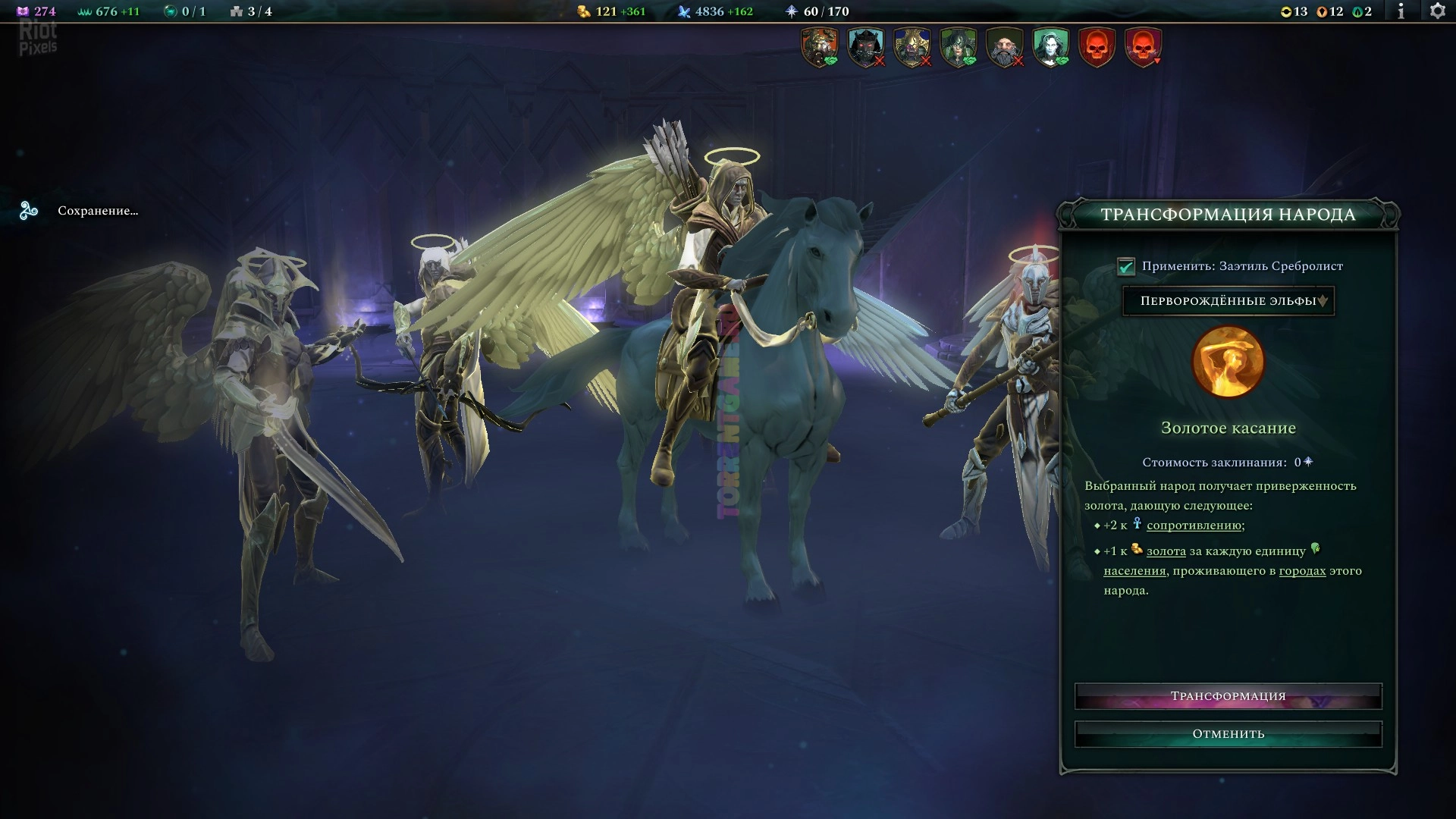Select the pale green-haired woman ruler portrait

1050,47
